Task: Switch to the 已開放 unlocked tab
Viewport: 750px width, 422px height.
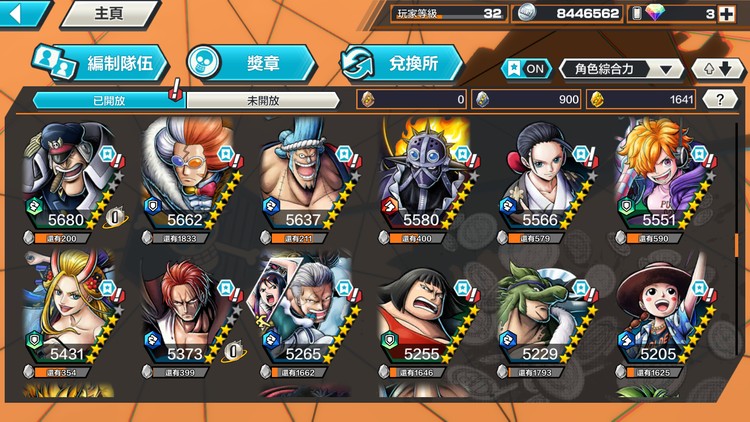Action: tap(108, 100)
